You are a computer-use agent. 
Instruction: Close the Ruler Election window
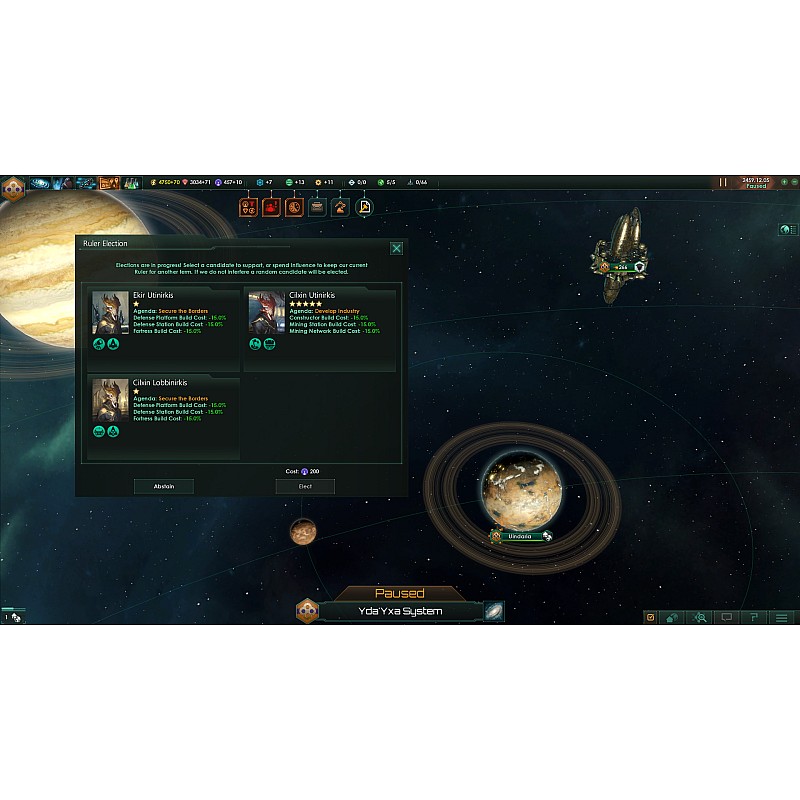click(396, 248)
